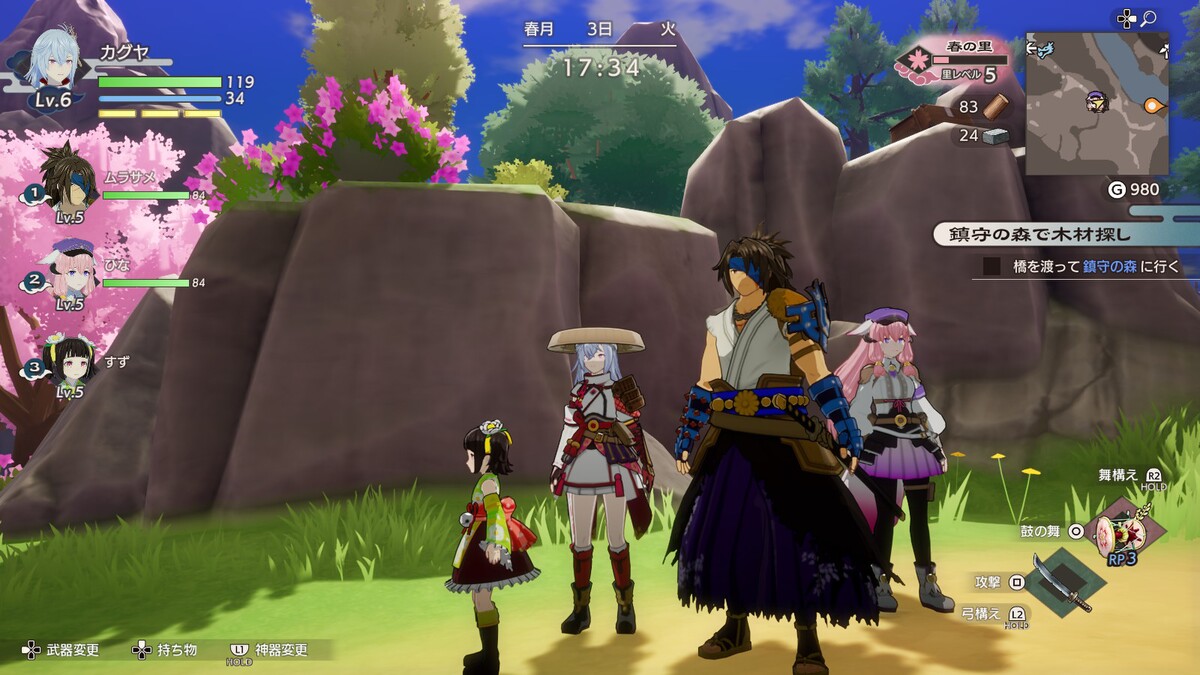Click the gold currency G icon
This screenshot has height=675, width=1200.
pos(1117,189)
